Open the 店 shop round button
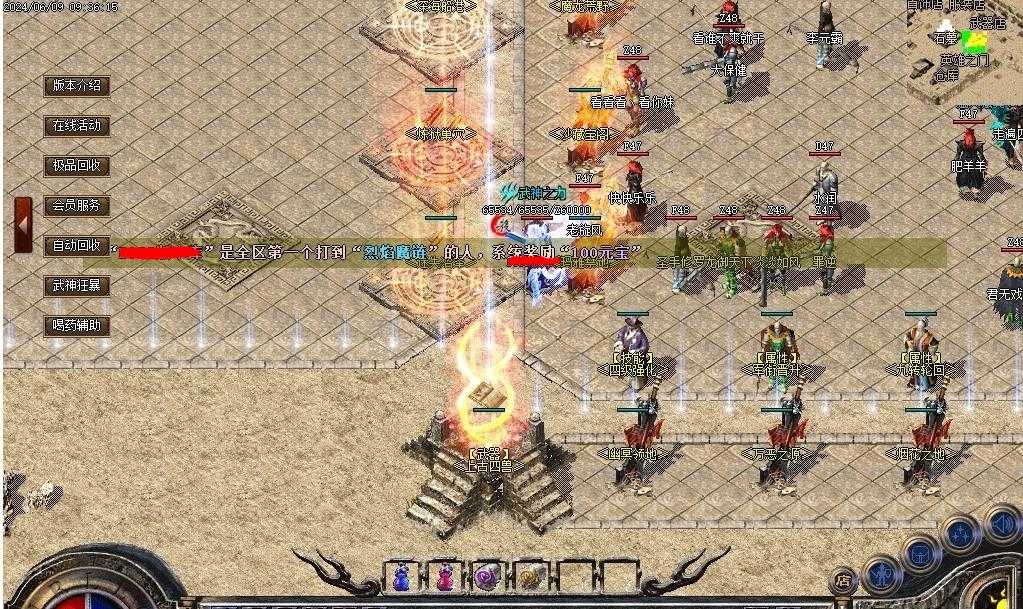This screenshot has height=609, width=1023. point(843,580)
